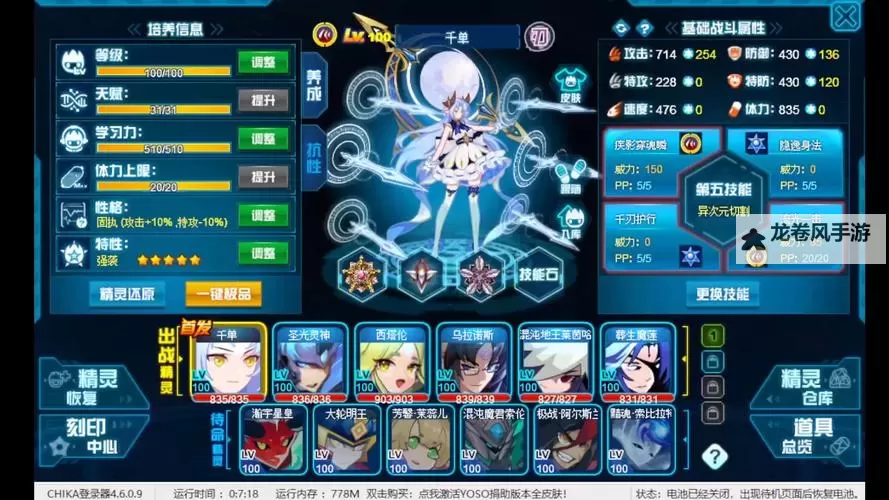The image size is (889, 500).
Task: Open the 技能石 skill stone slot
Action: [540, 274]
